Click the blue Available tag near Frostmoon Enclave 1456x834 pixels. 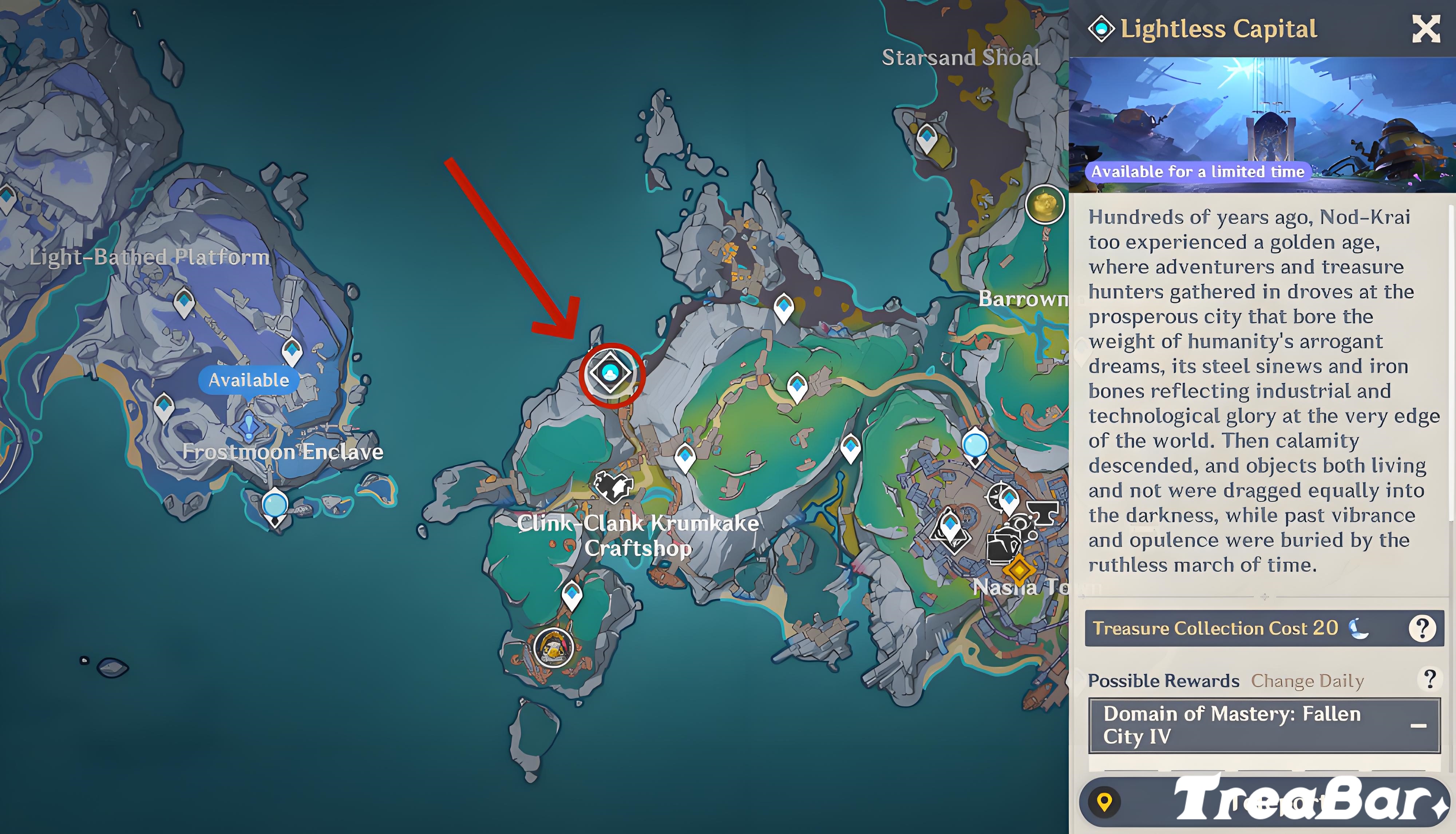tap(249, 380)
